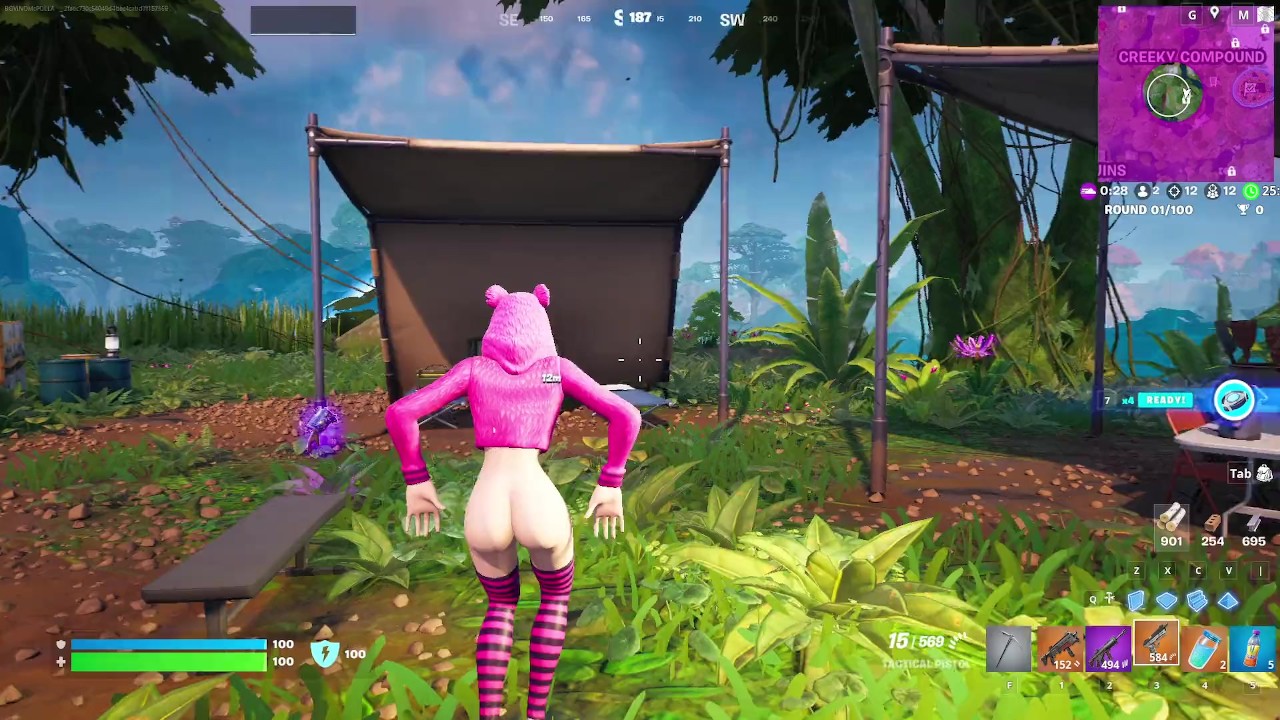Activate the glowing Ready ability icon

point(1234,400)
